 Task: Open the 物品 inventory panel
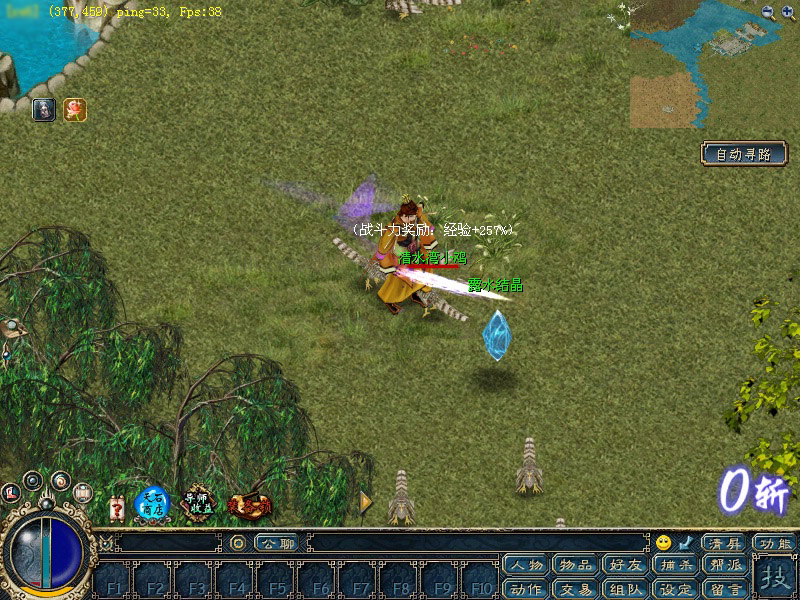577,566
